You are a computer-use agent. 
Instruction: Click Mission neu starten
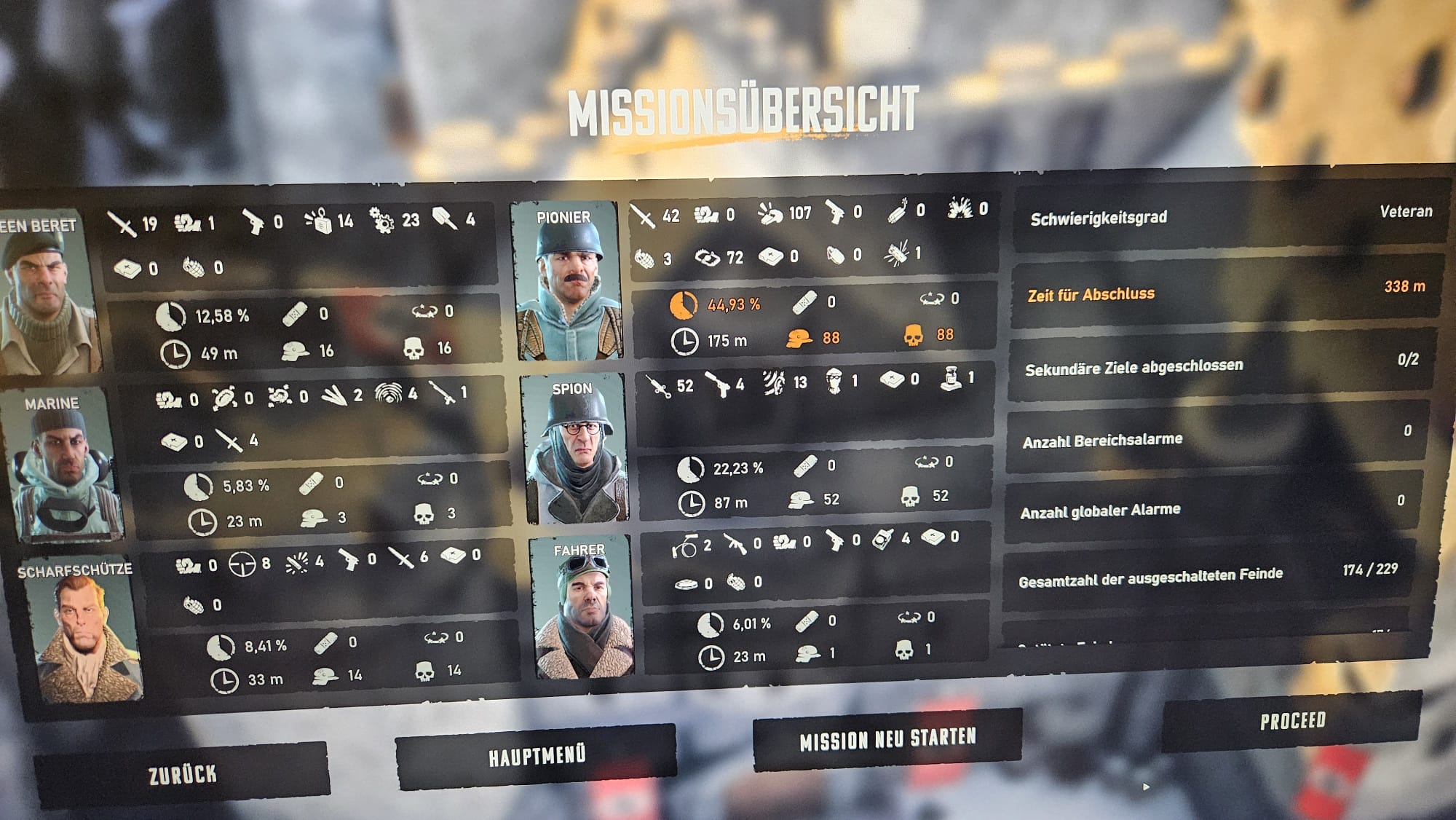pos(887,739)
